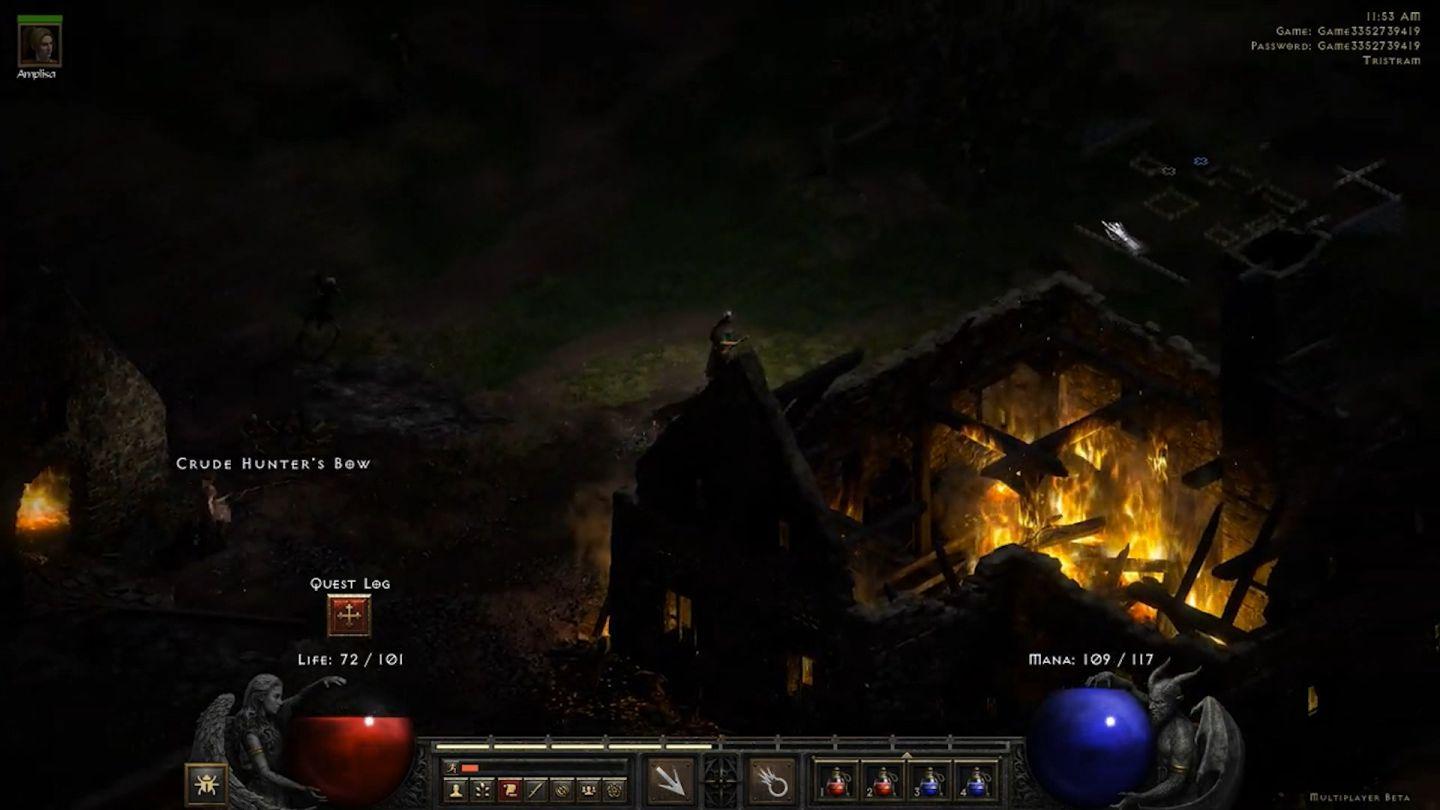This screenshot has width=1440, height=810.
Task: Click Amplisa's party portrait
Action: coord(39,43)
